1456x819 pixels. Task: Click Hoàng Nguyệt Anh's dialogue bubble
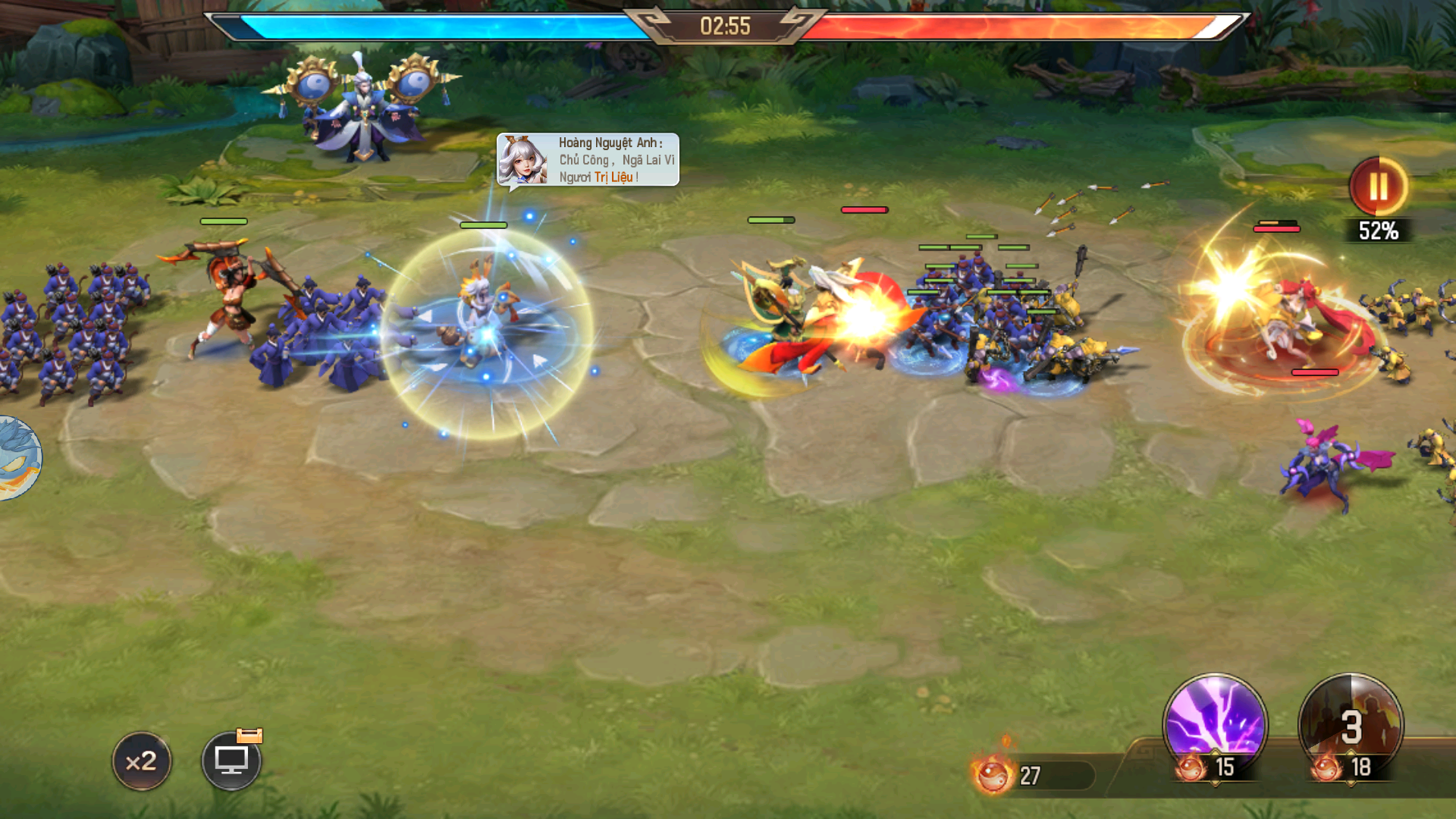pyautogui.click(x=588, y=160)
